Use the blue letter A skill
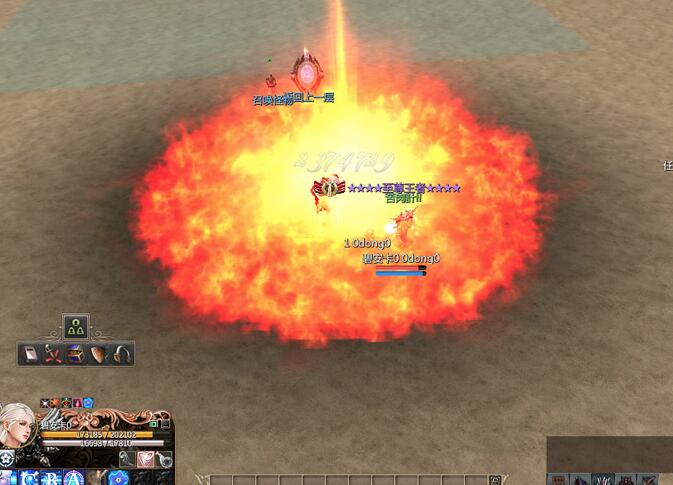673x485 pixels. tap(73, 478)
